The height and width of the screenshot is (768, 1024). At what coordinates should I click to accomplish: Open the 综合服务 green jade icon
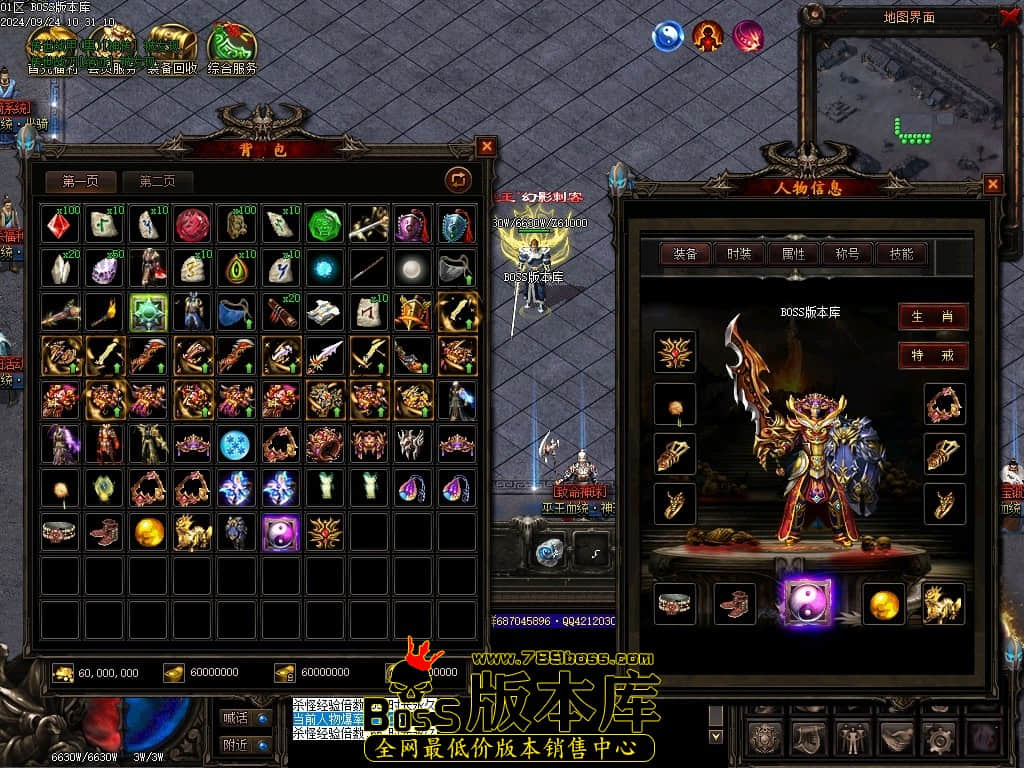click(232, 48)
